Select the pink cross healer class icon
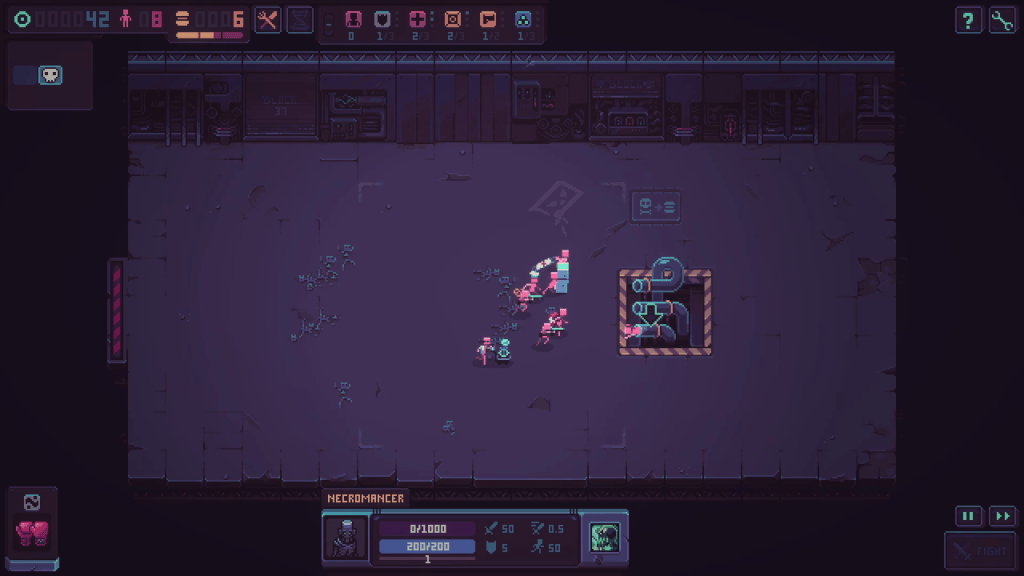This screenshot has width=1024, height=576. tap(417, 19)
